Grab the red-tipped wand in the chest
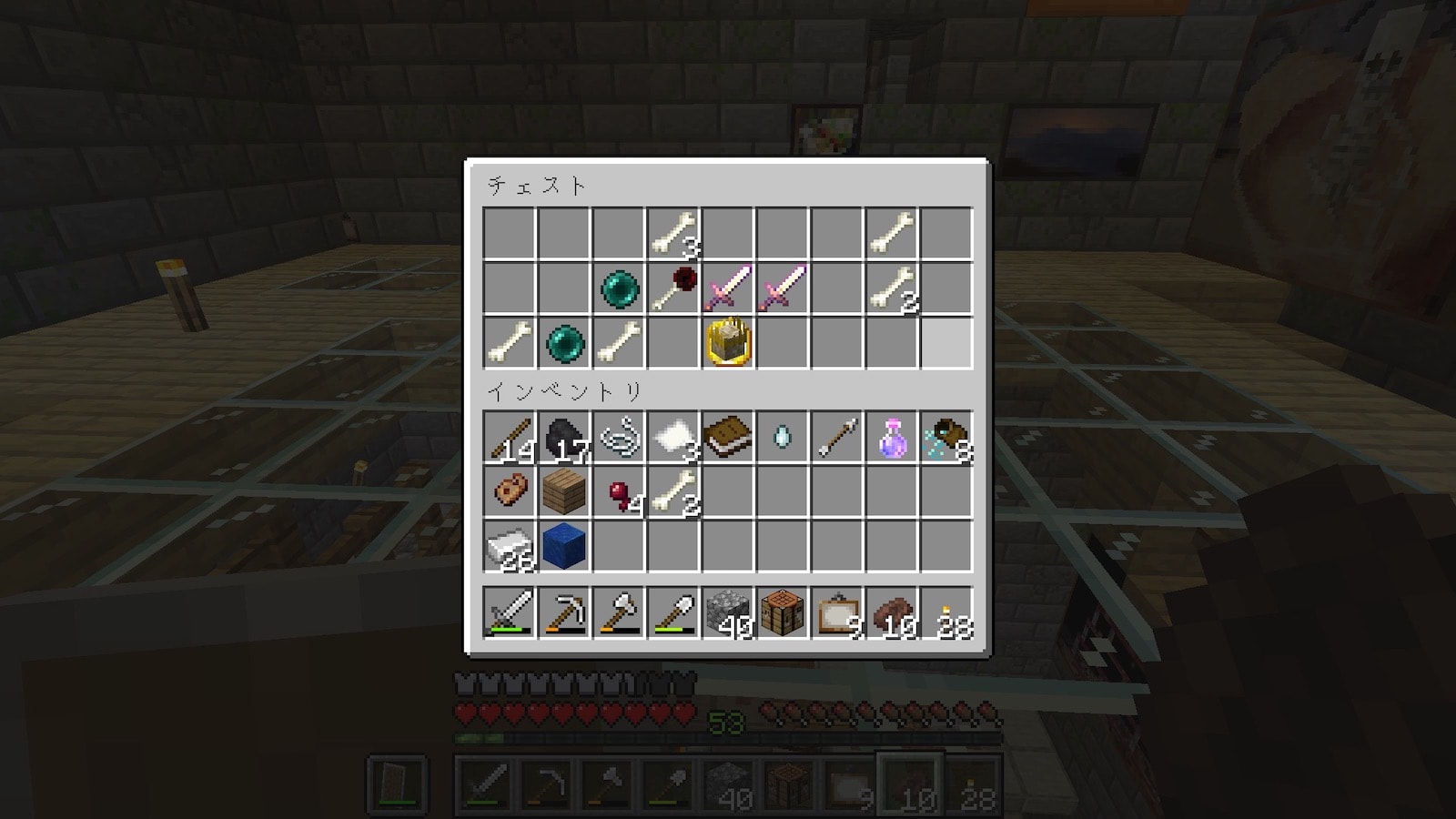Viewport: 1456px width, 819px height. click(x=673, y=288)
